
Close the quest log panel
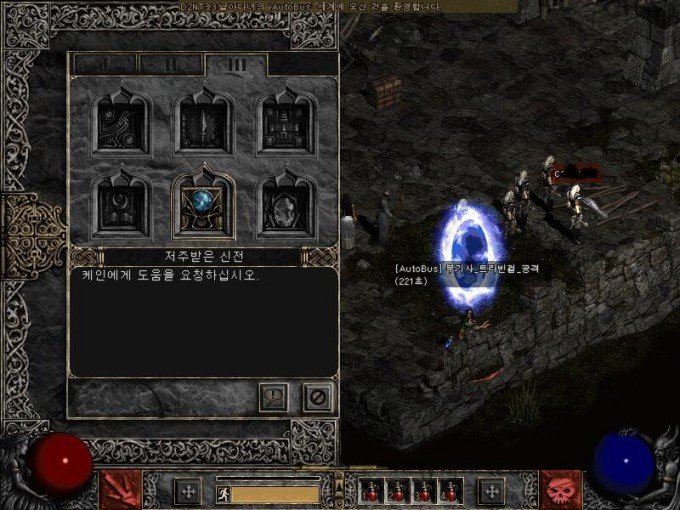pos(318,396)
